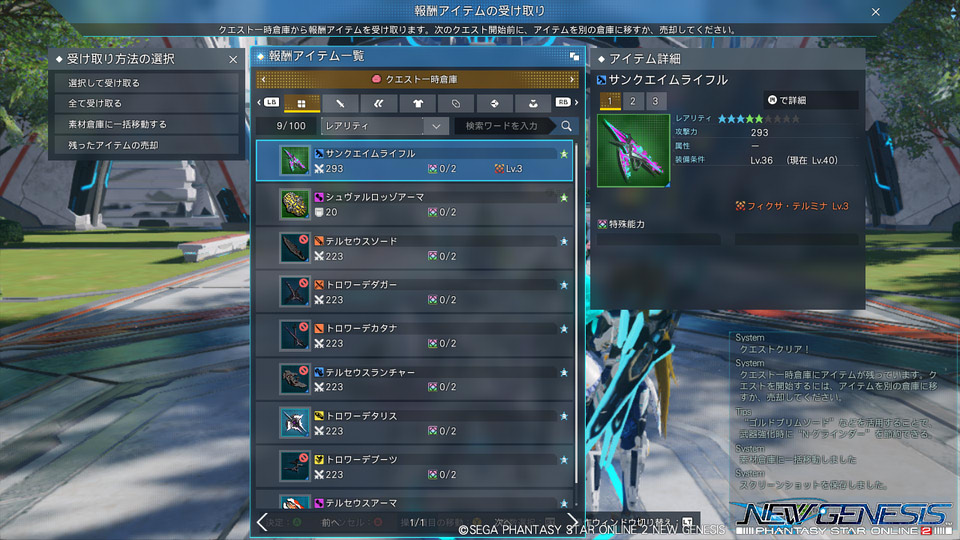
Task: Pick the トロワーデタリス item row
Action: click(x=415, y=424)
